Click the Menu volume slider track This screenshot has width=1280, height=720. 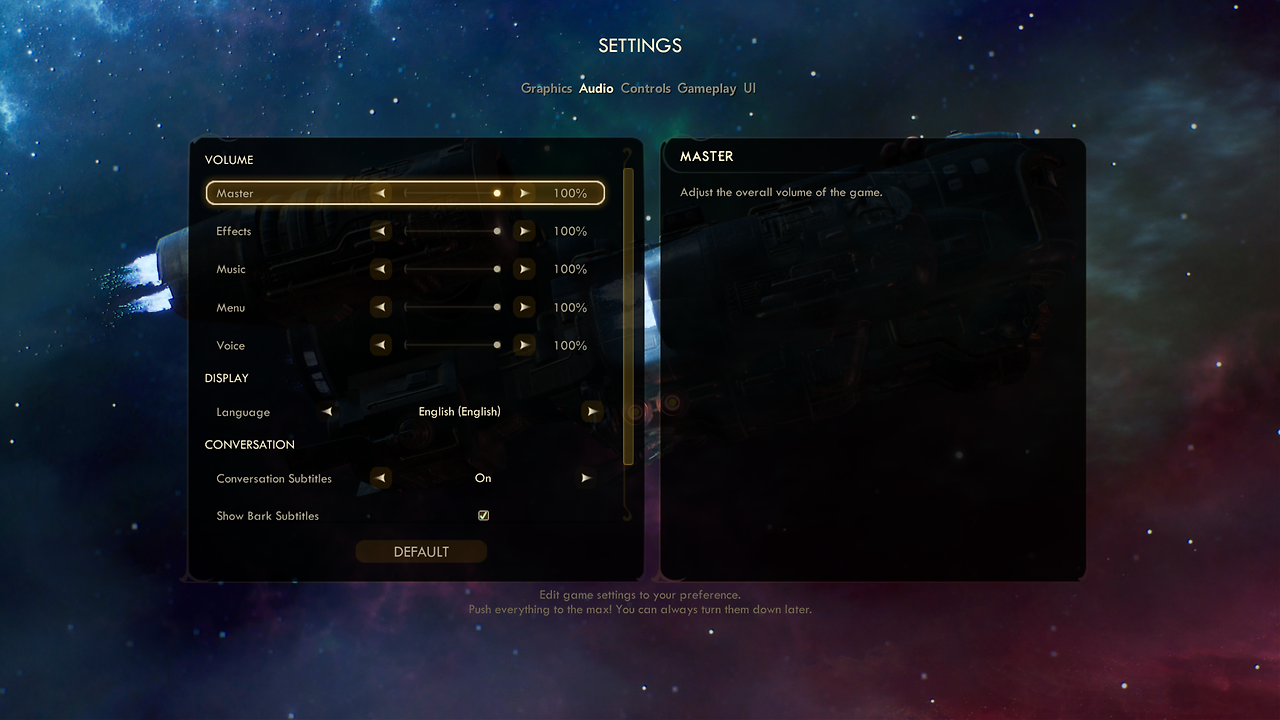451,307
